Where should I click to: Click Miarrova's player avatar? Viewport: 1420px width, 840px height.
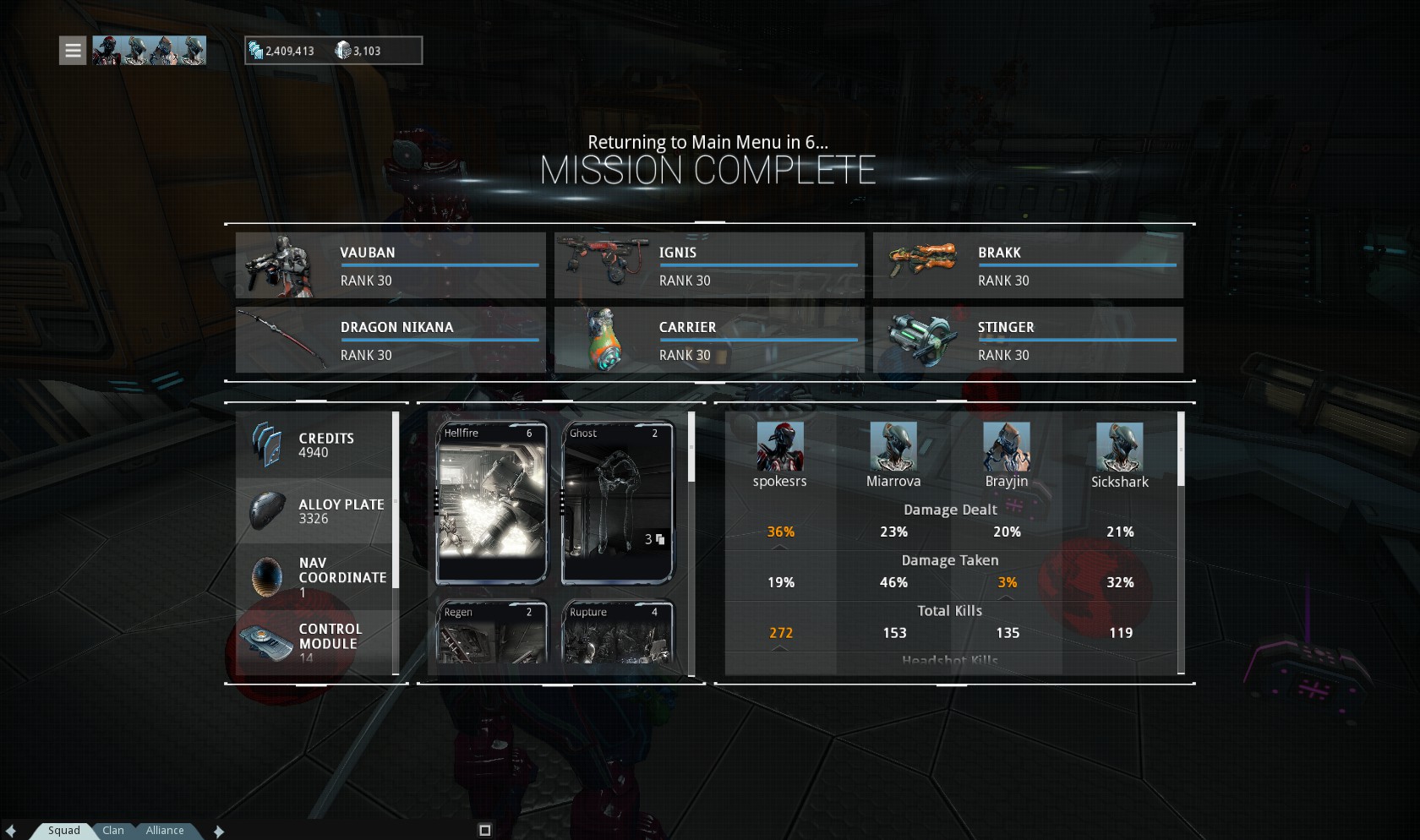pos(893,446)
